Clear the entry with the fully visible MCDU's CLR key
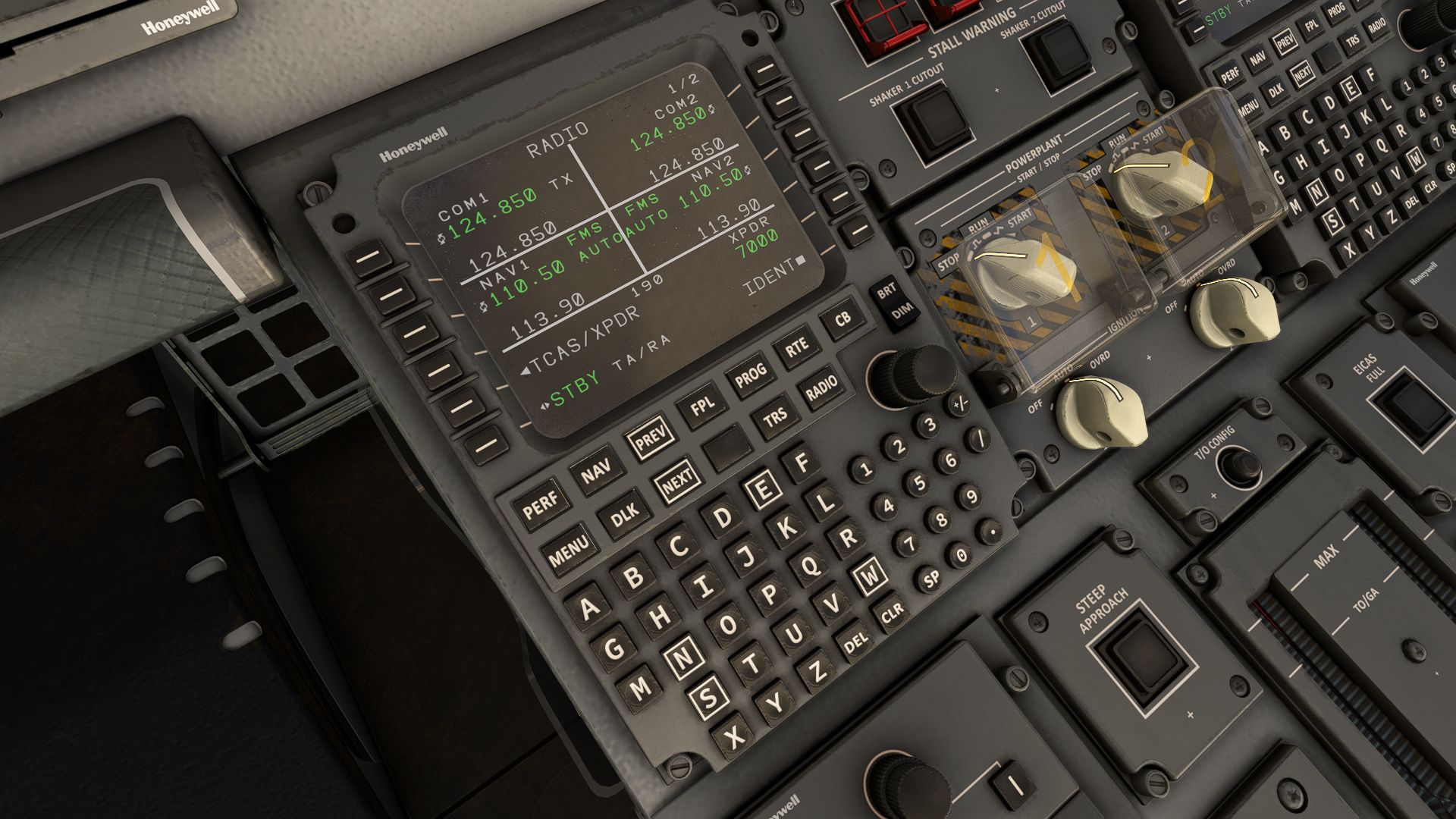Image resolution: width=1456 pixels, height=819 pixels. click(x=893, y=610)
